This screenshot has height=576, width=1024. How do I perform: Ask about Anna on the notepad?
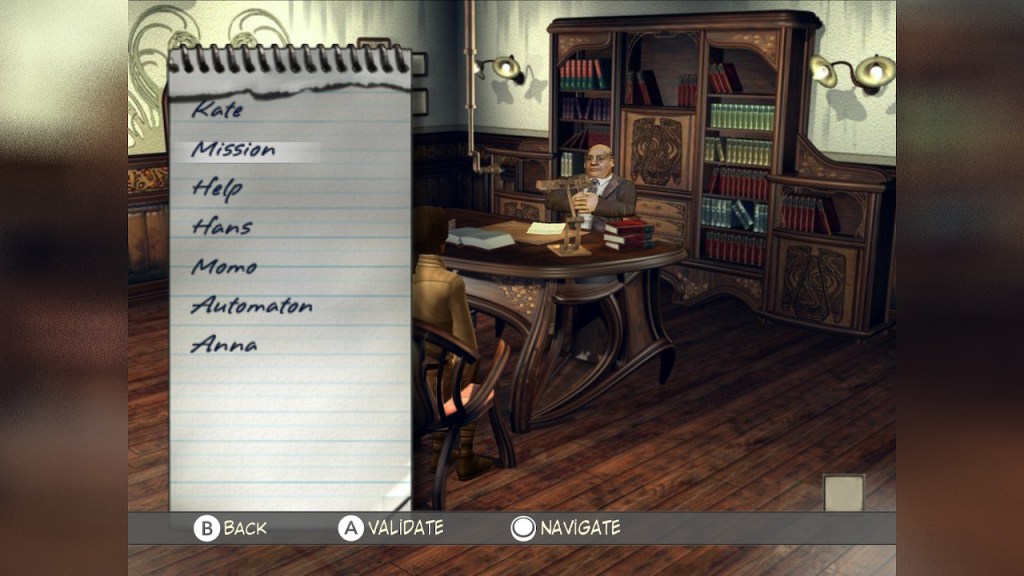click(224, 345)
